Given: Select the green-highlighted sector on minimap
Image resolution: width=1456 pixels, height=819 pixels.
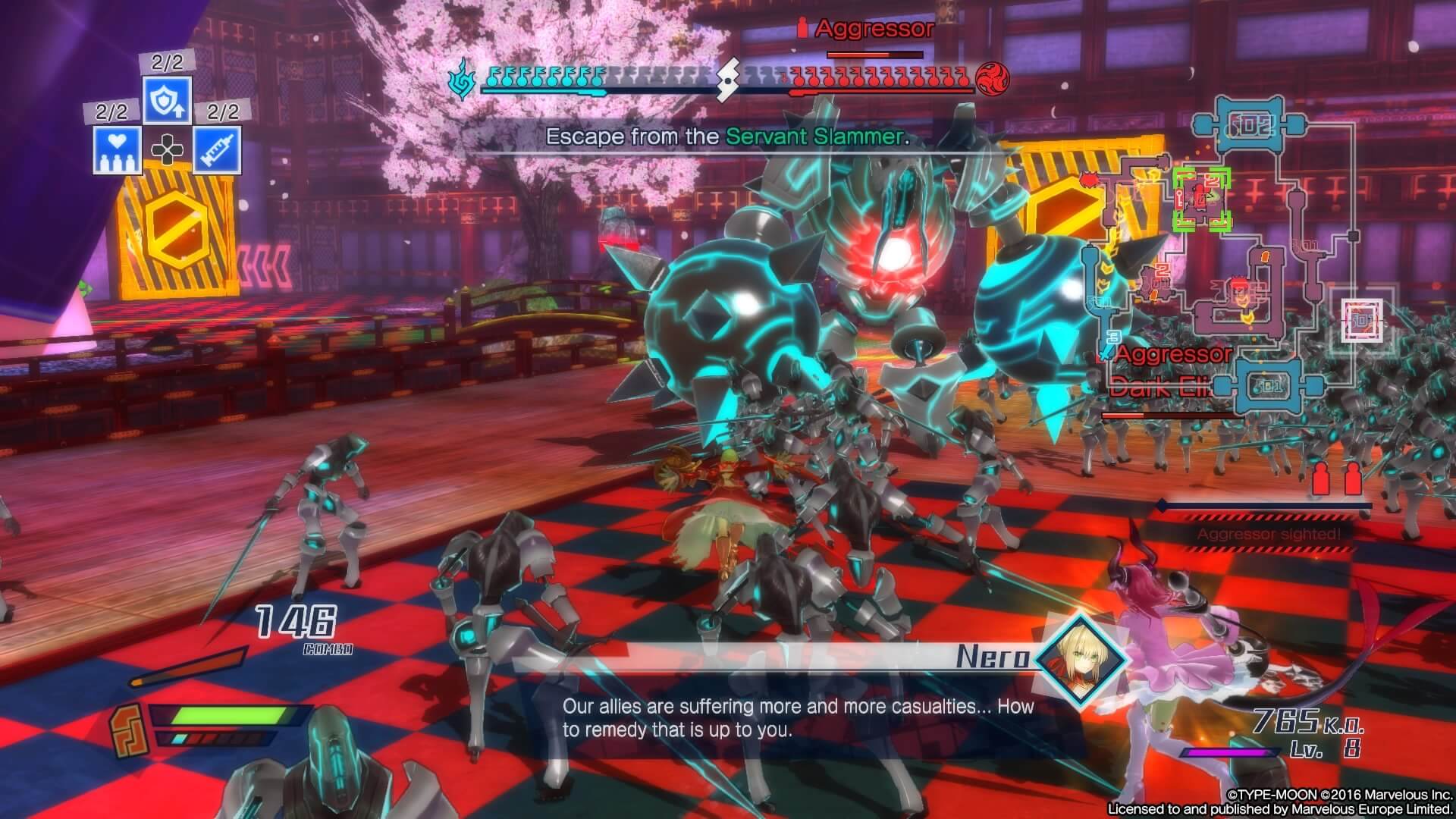Looking at the screenshot, I should 1200,199.
